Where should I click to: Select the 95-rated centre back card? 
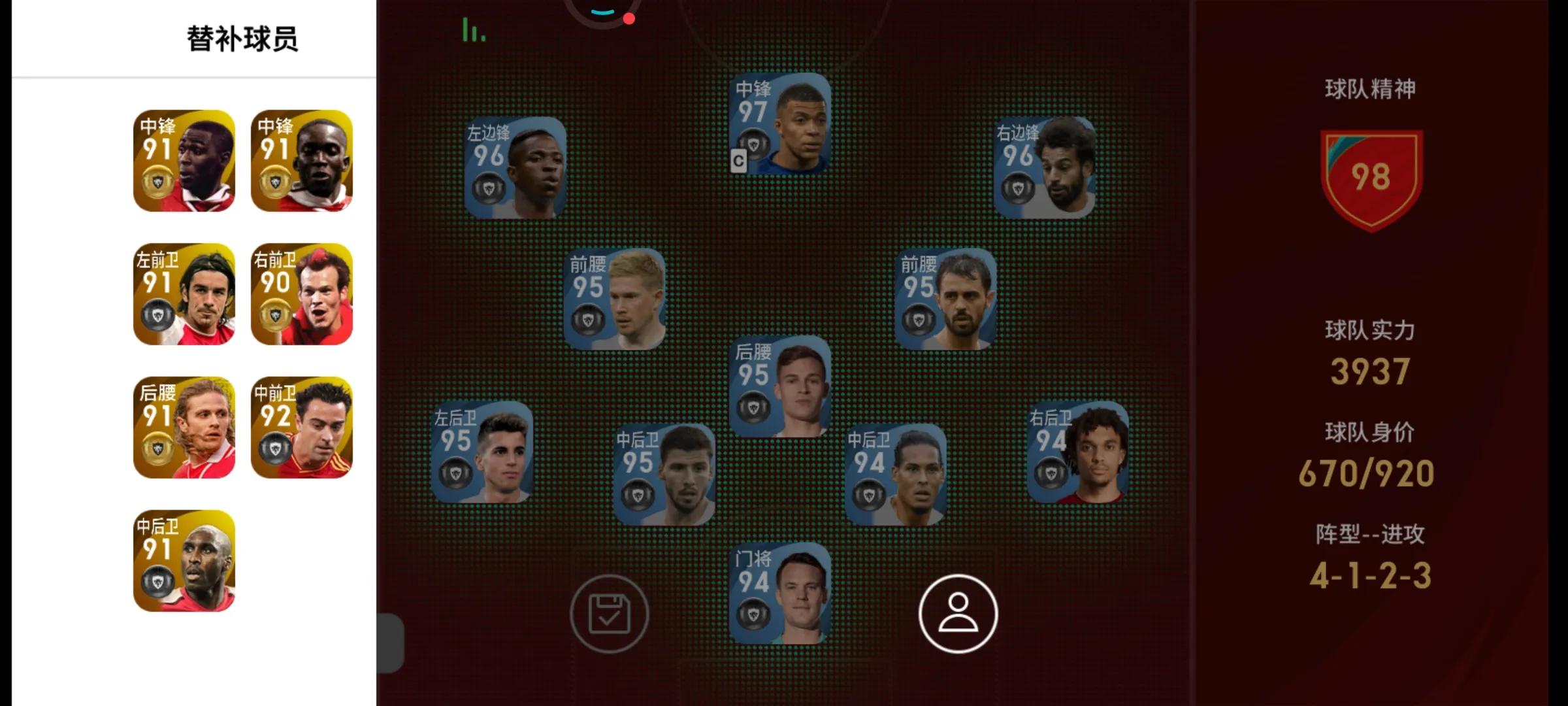(x=664, y=474)
